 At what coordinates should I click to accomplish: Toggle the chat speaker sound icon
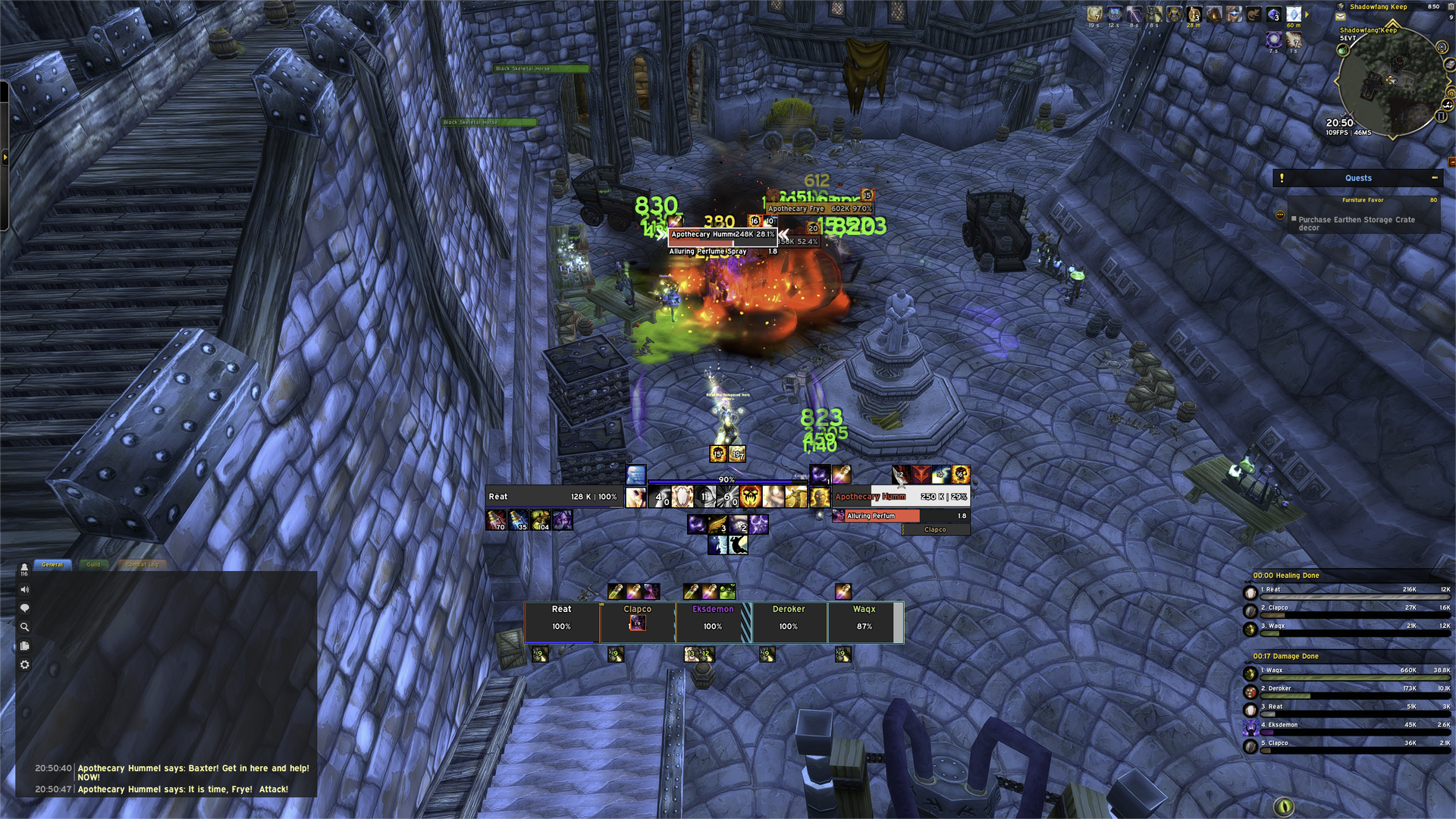click(24, 589)
